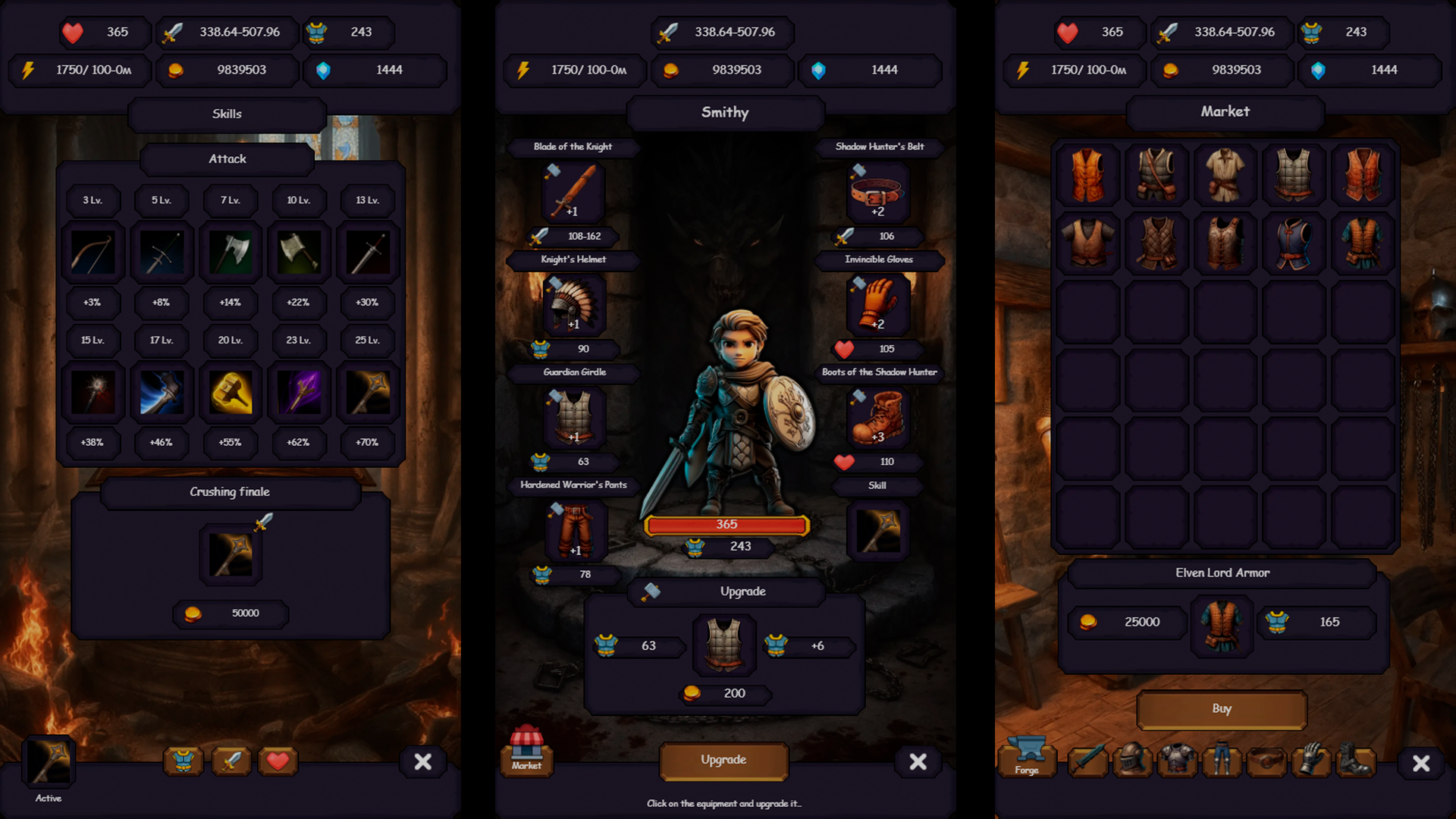Select the Elven Lord Armor thumbnail
The width and height of the screenshot is (1456, 819).
pos(1222,625)
